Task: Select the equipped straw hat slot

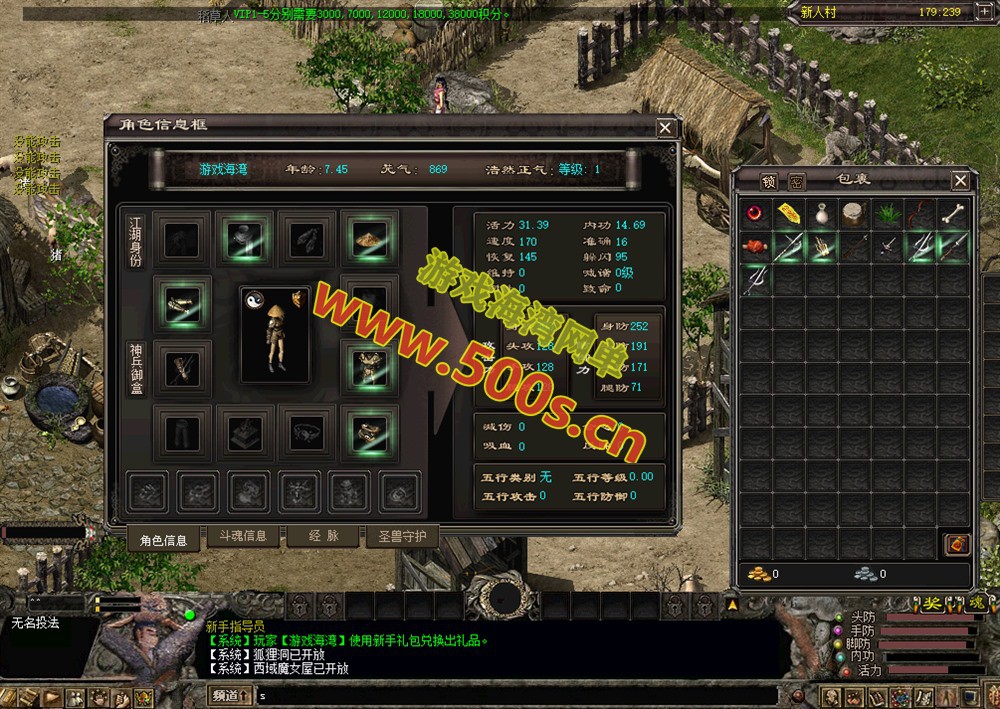Action: coord(369,237)
